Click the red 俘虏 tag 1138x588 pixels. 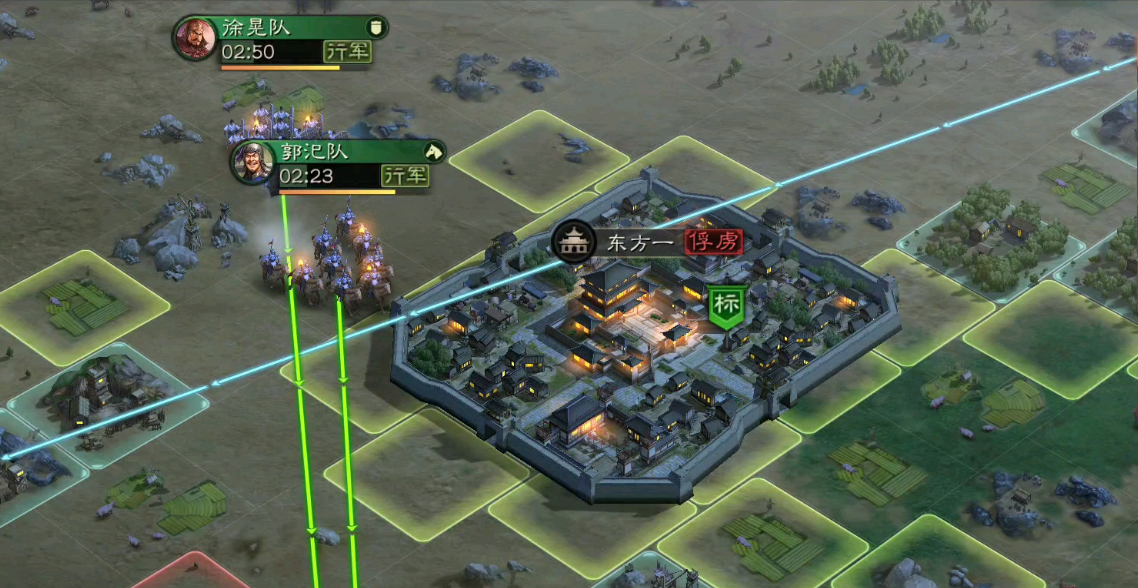click(x=714, y=241)
